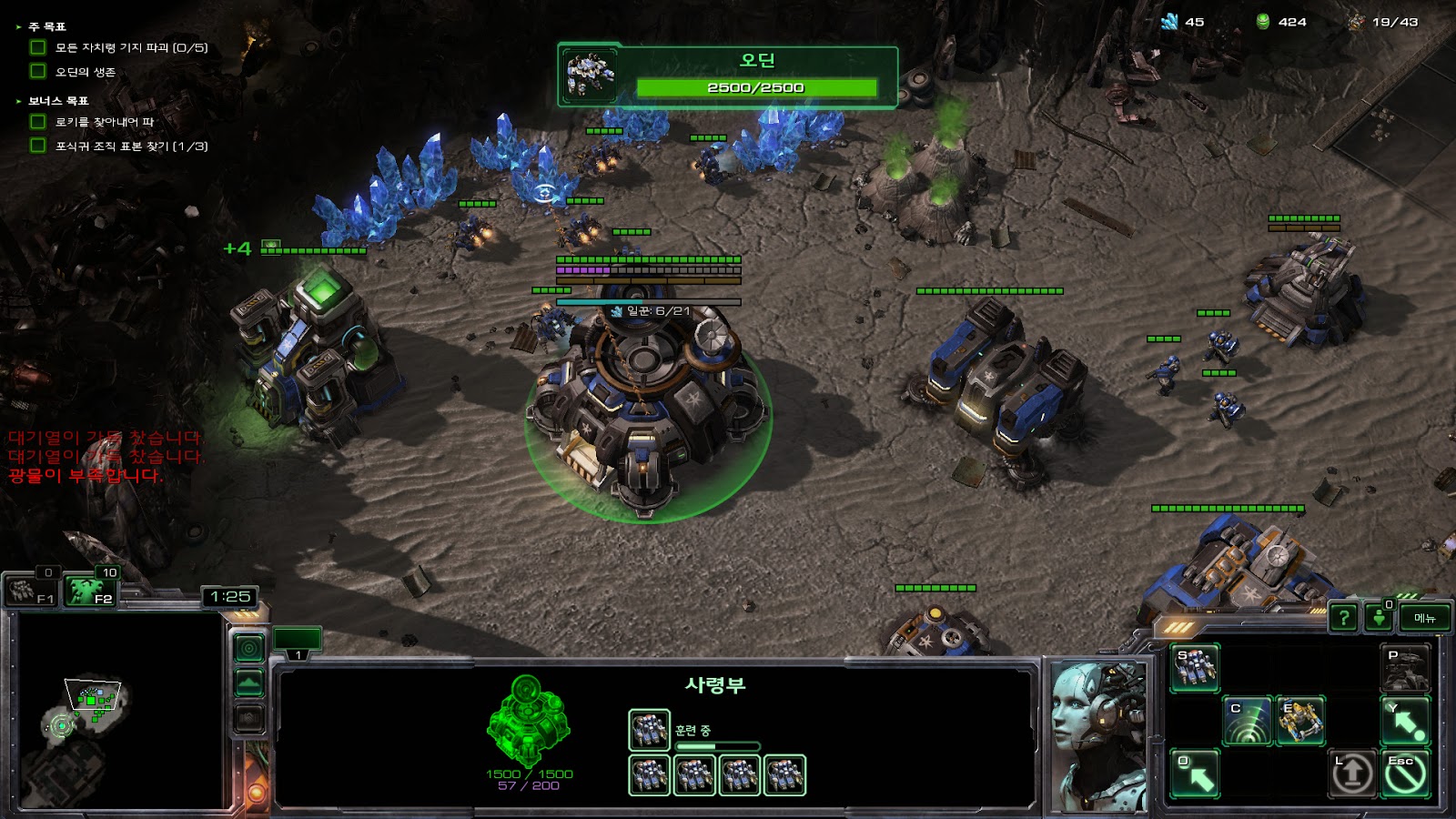Image resolution: width=1456 pixels, height=819 pixels.
Task: Activate the minimap ping button
Action: pyautogui.click(x=249, y=648)
